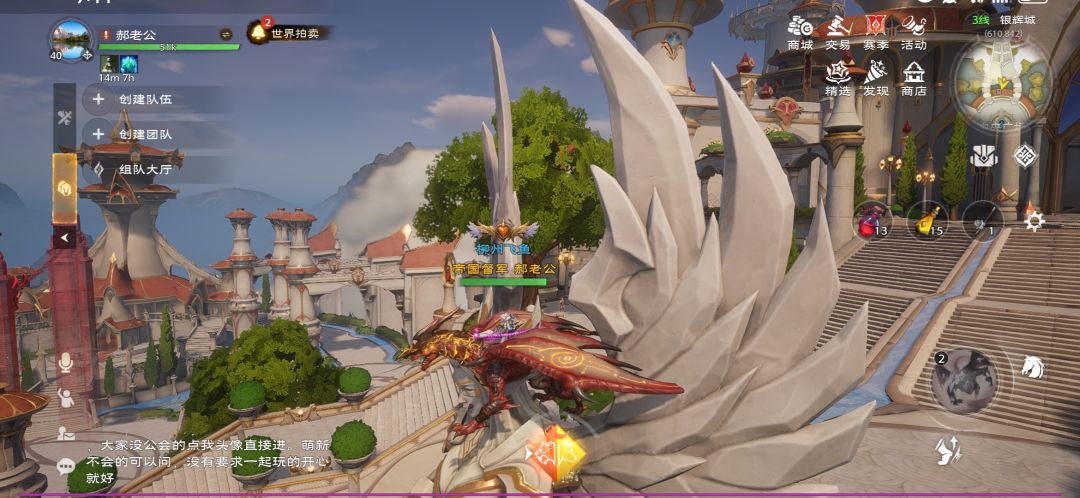
Task: Open the 赛季 season menu
Action: point(876,31)
